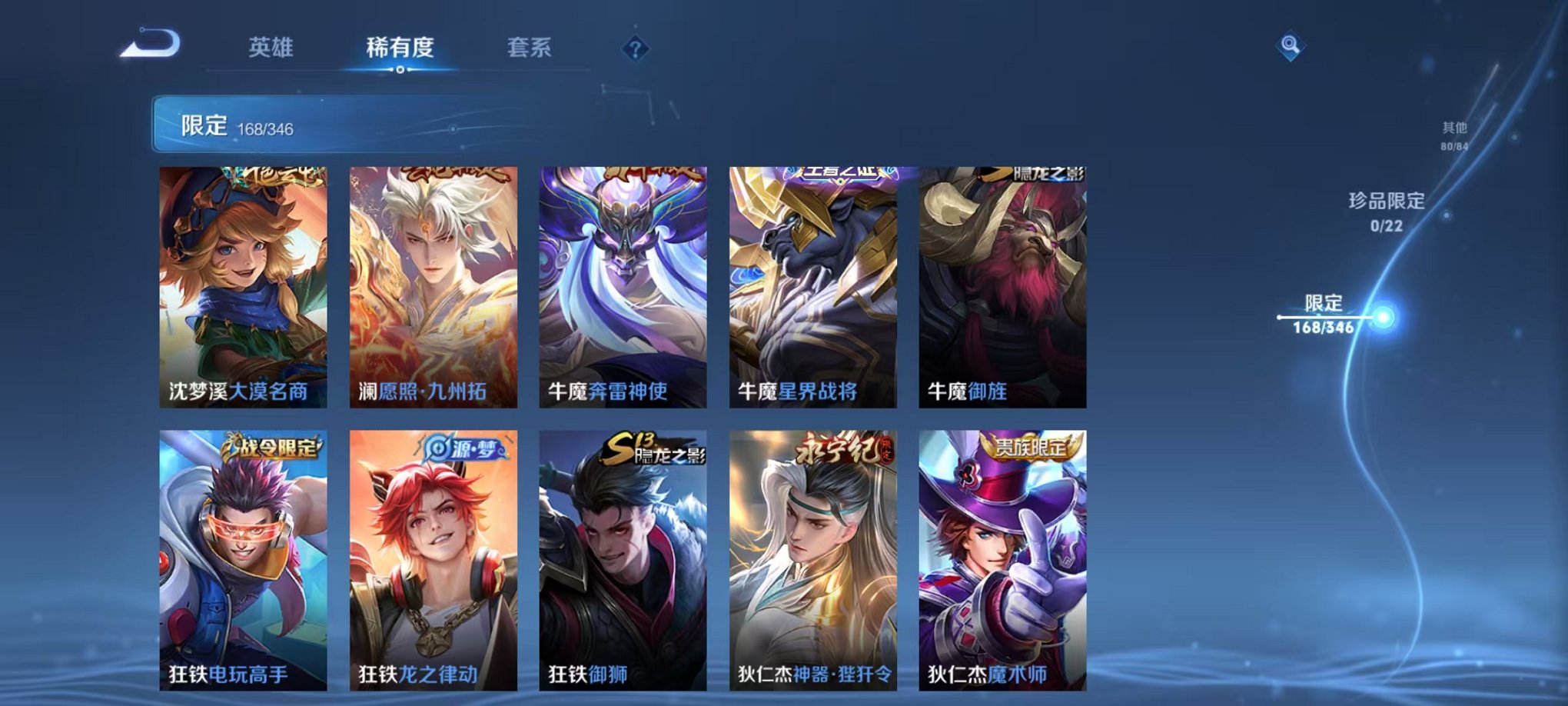Image resolution: width=1568 pixels, height=706 pixels.
Task: Select the 稀有度 tab
Action: (398, 46)
